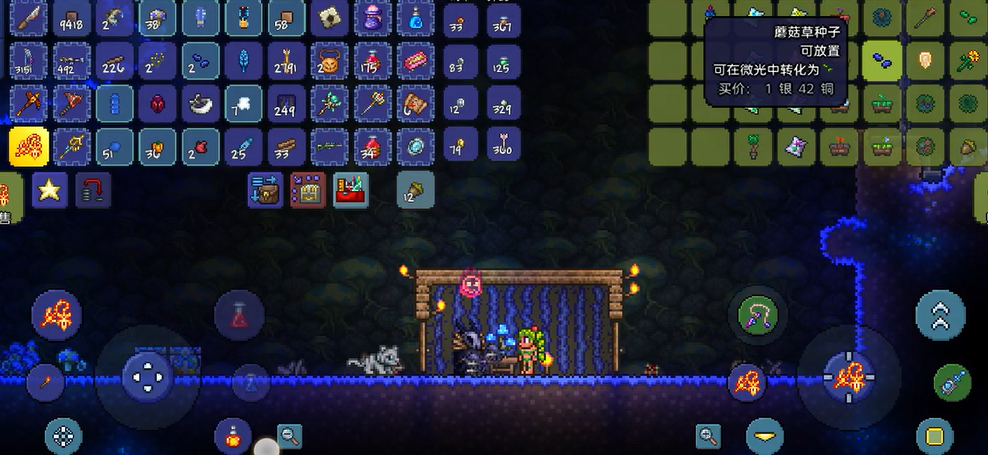This screenshot has height=455, width=988.
Task: Select the jack-o'-lantern mask inventory slot
Action: point(329,63)
